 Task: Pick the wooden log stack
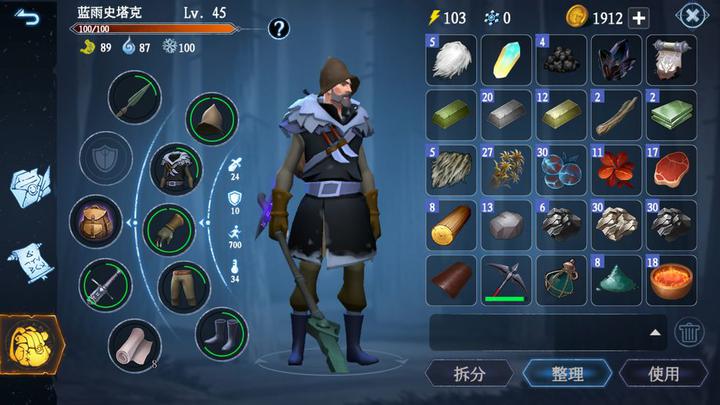pyautogui.click(x=451, y=224)
